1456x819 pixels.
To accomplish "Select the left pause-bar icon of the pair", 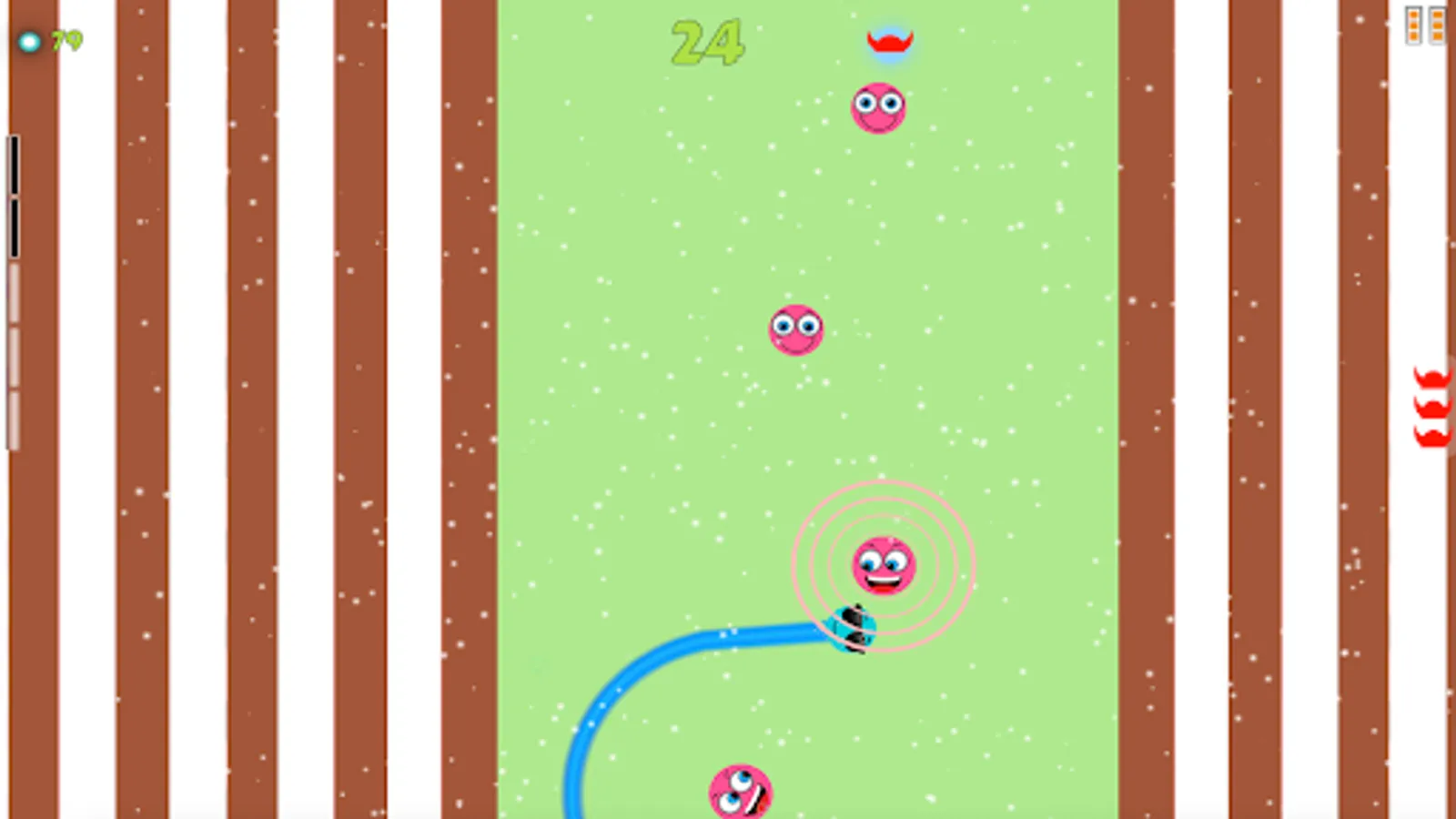I will click(x=1412, y=25).
